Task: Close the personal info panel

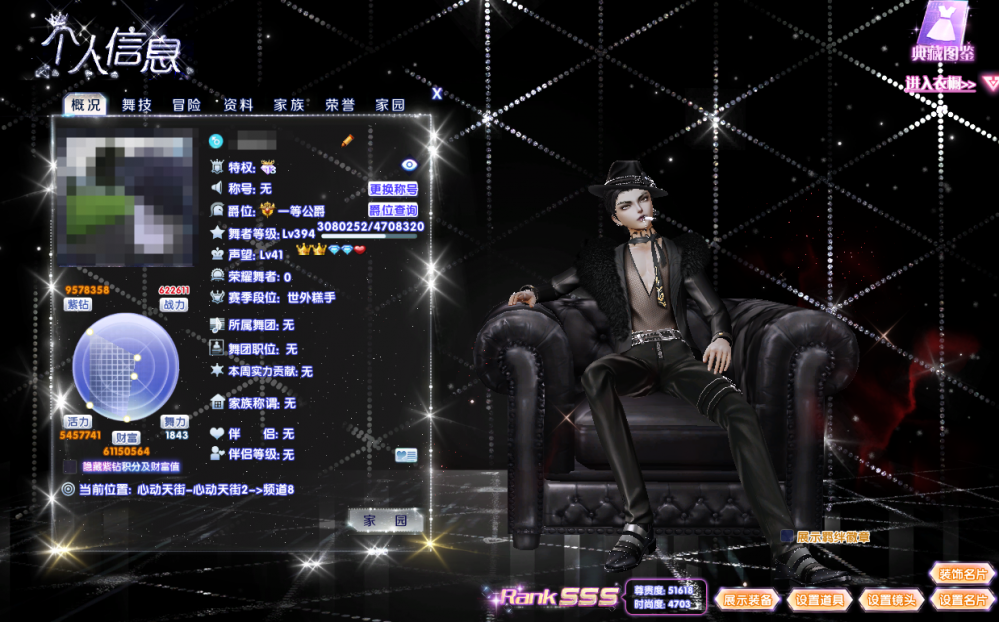Action: [437, 93]
